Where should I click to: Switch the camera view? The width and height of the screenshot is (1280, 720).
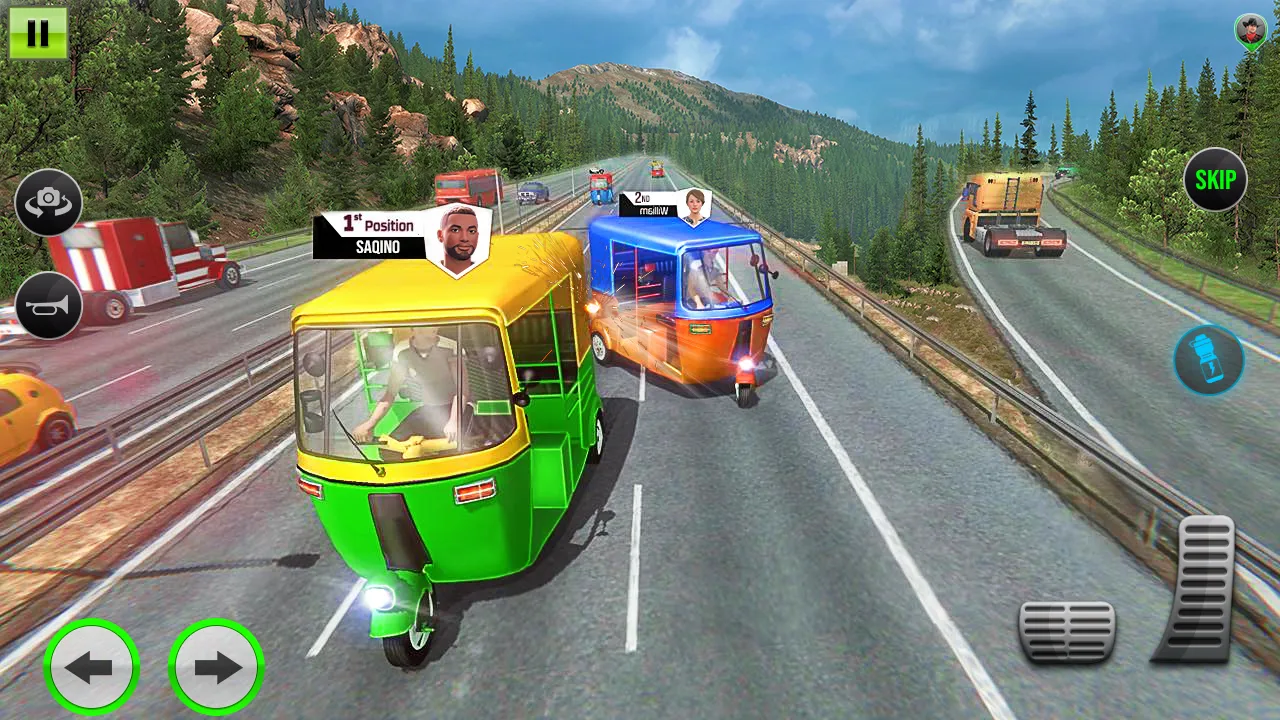click(x=48, y=203)
